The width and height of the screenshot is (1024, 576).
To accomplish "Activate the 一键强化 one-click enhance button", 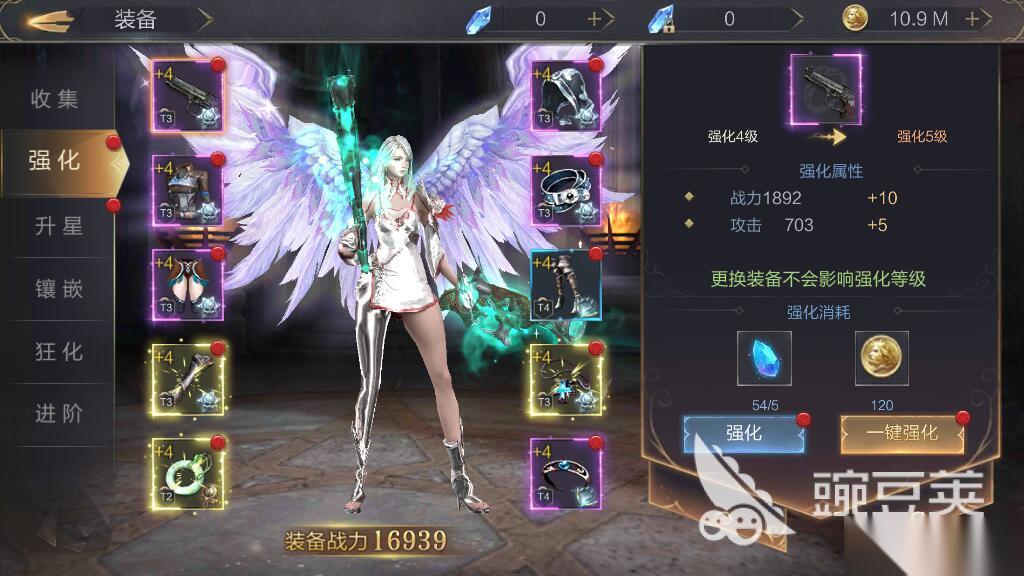I will (x=902, y=433).
